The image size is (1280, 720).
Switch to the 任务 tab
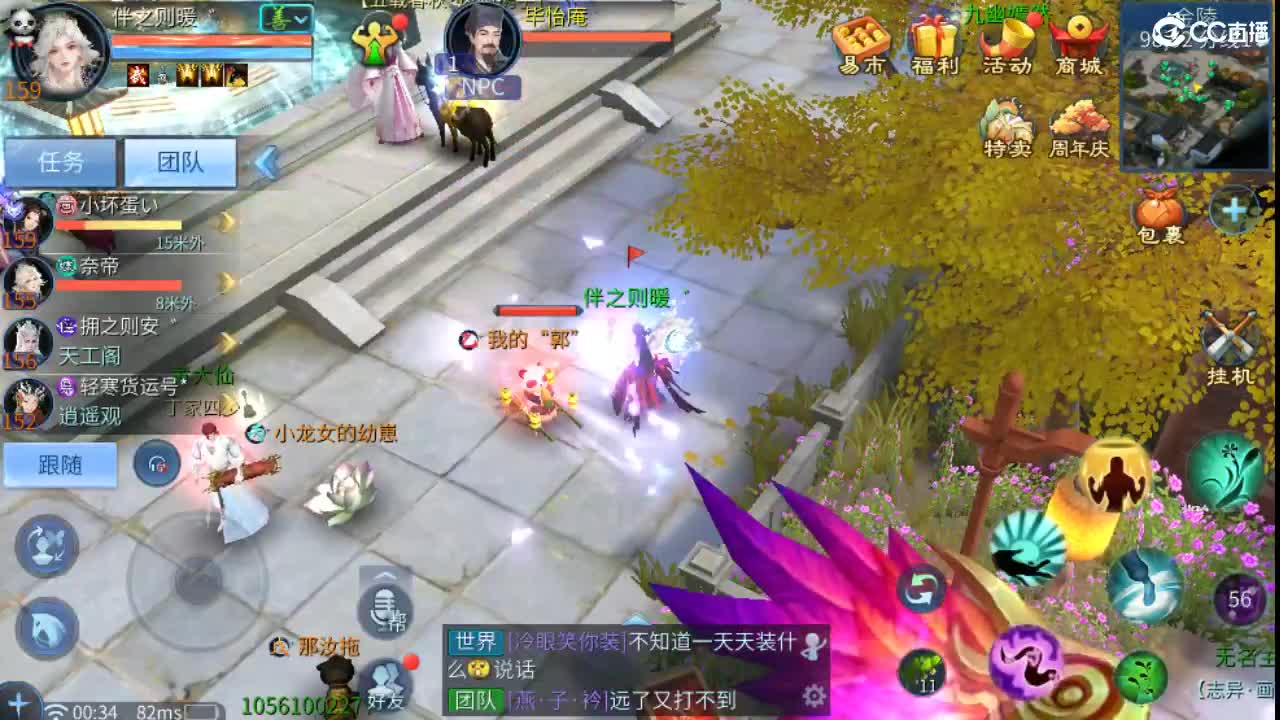click(60, 161)
